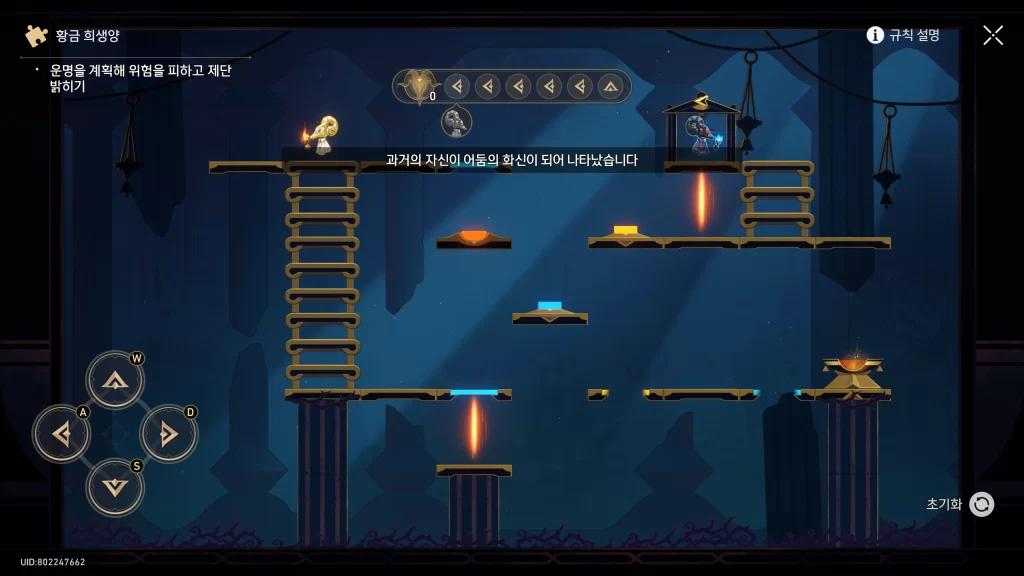Viewport: 1024px width, 576px height.
Task: Tap the S down arrow button
Action: (115, 487)
